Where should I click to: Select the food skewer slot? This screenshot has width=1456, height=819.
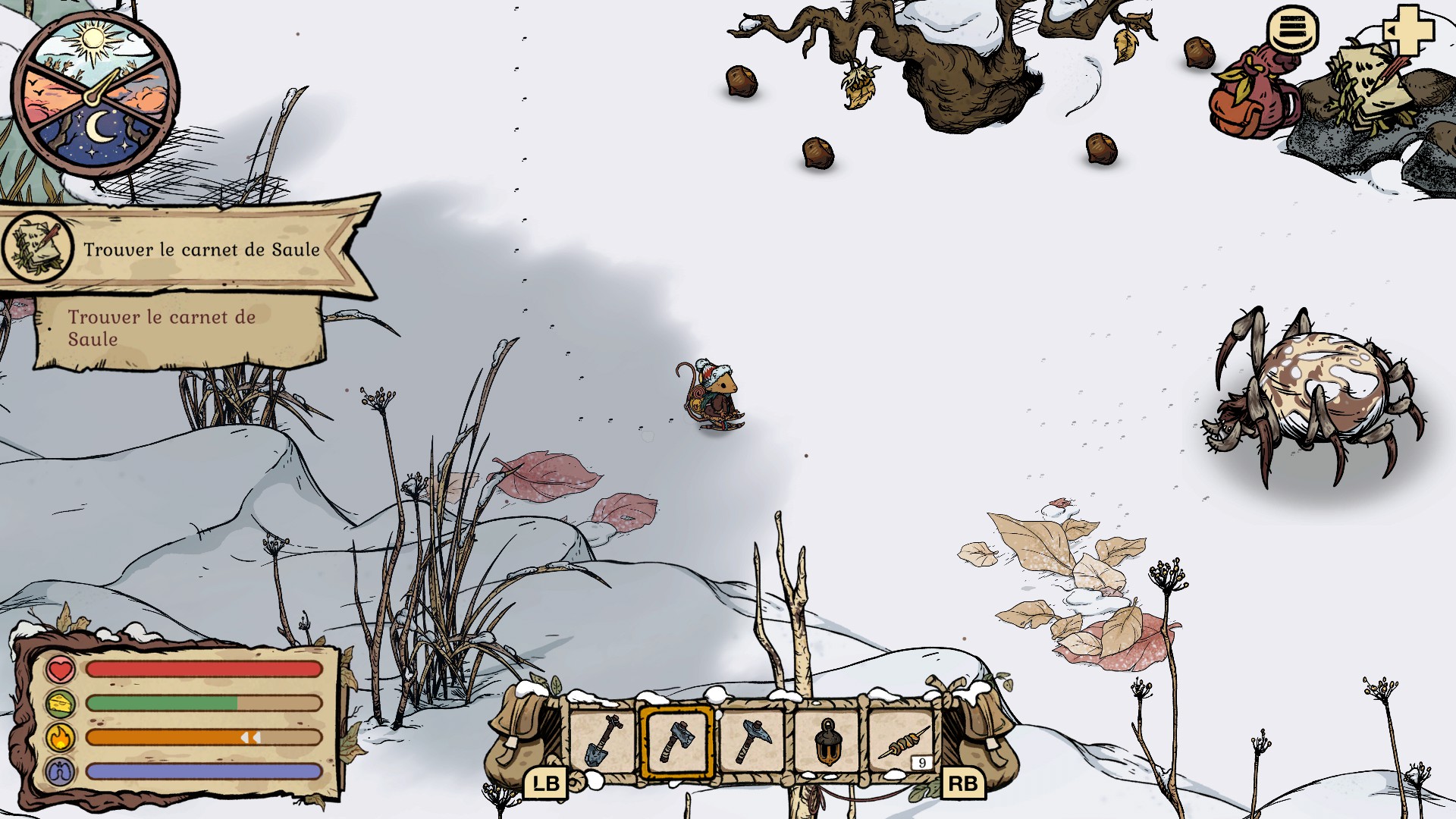902,741
